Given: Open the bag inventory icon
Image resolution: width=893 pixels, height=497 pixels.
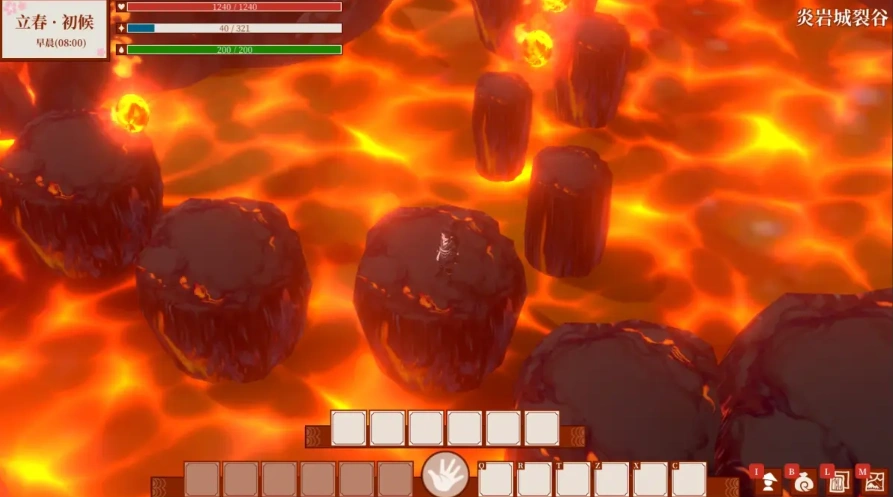Looking at the screenshot, I should [x=803, y=482].
